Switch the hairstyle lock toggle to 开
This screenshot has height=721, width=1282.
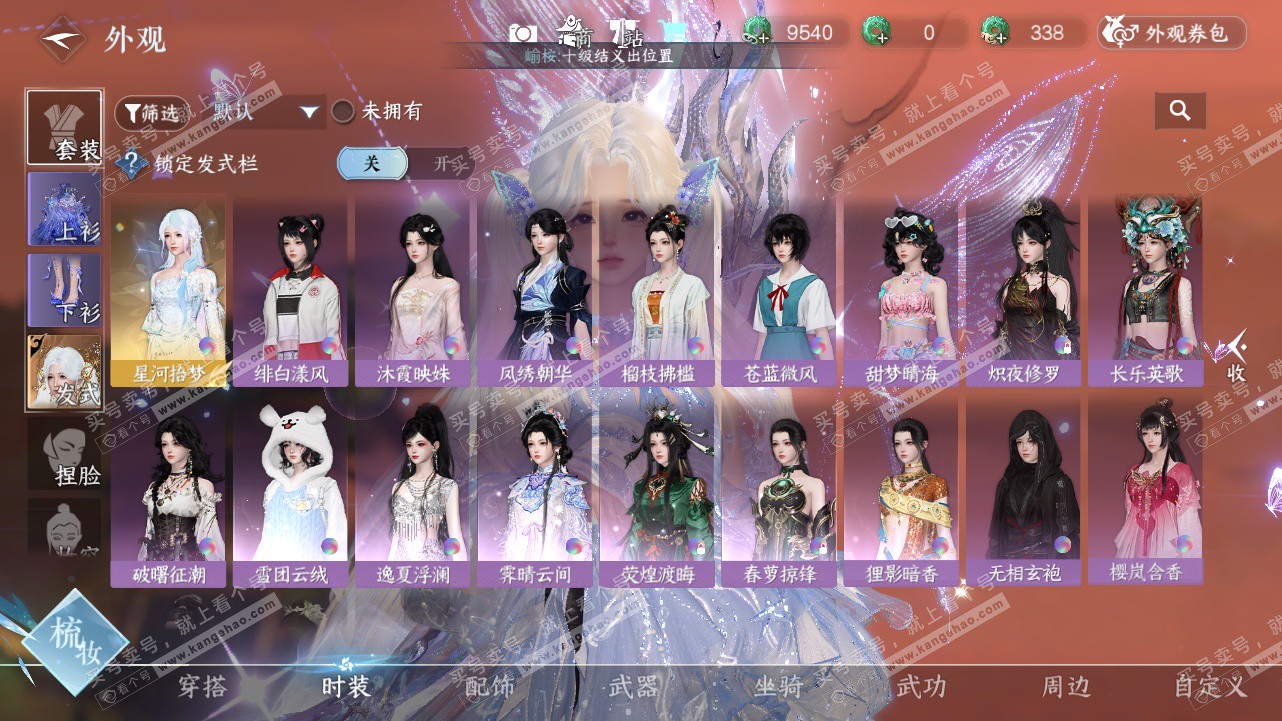pyautogui.click(x=441, y=163)
